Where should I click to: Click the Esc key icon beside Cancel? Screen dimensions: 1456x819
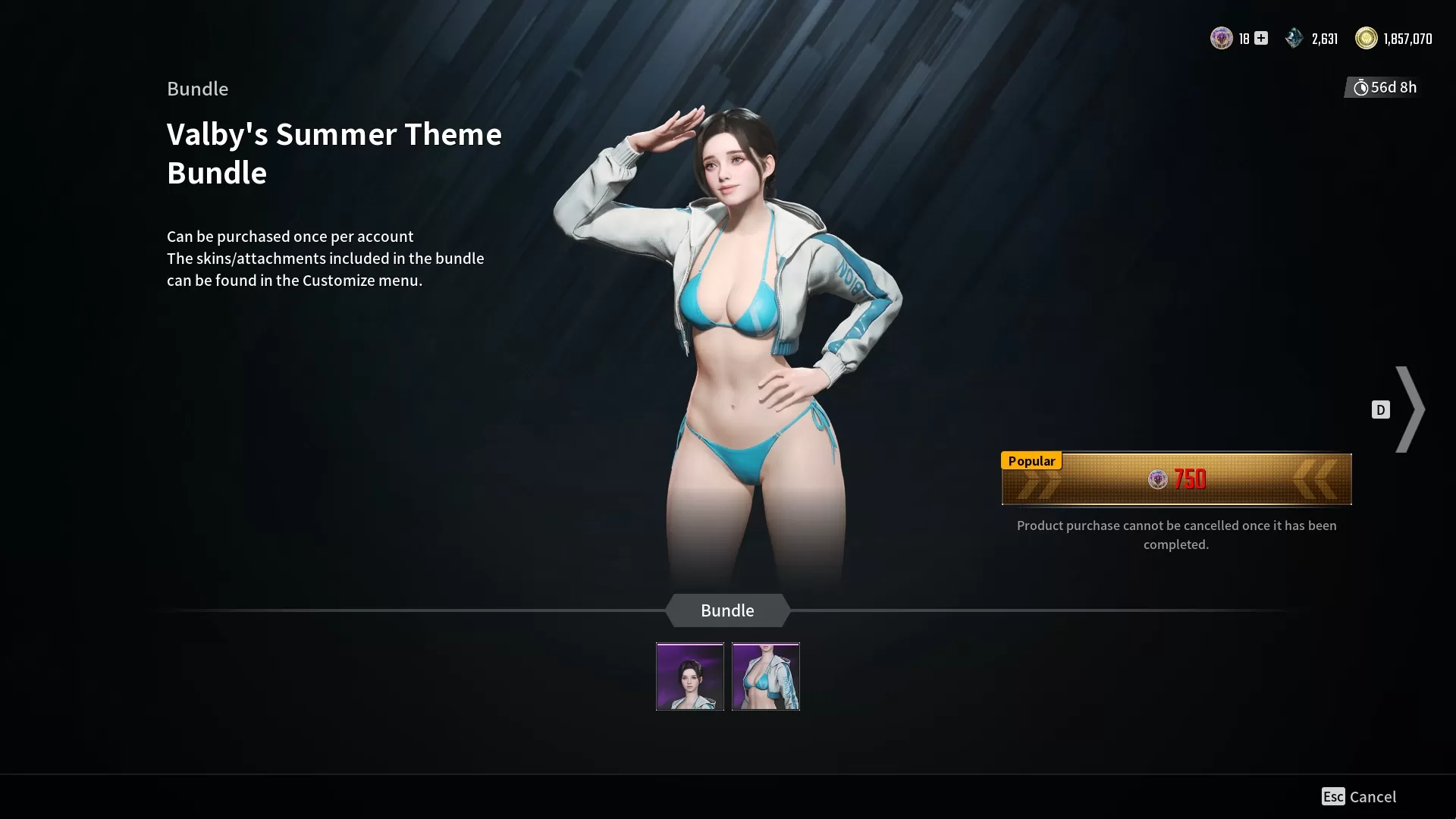click(1334, 796)
